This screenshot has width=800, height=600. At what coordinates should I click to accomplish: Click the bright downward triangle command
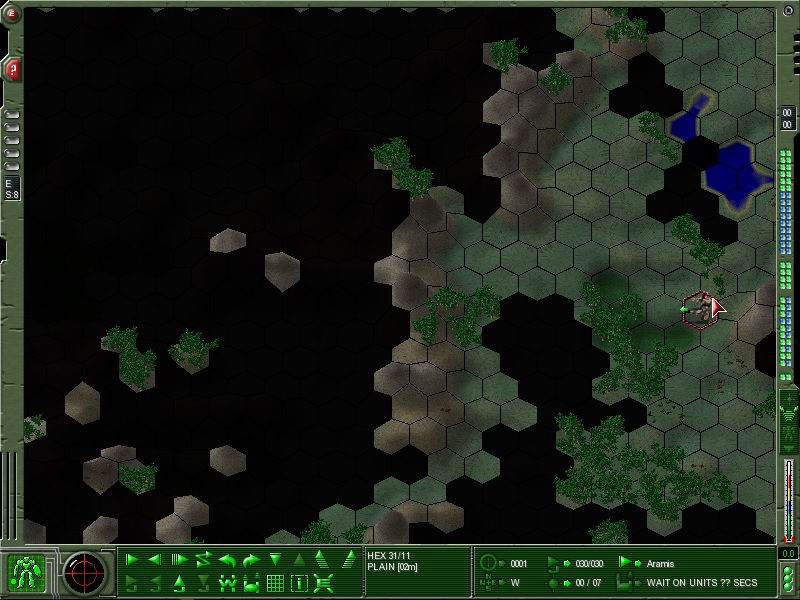click(x=275, y=560)
